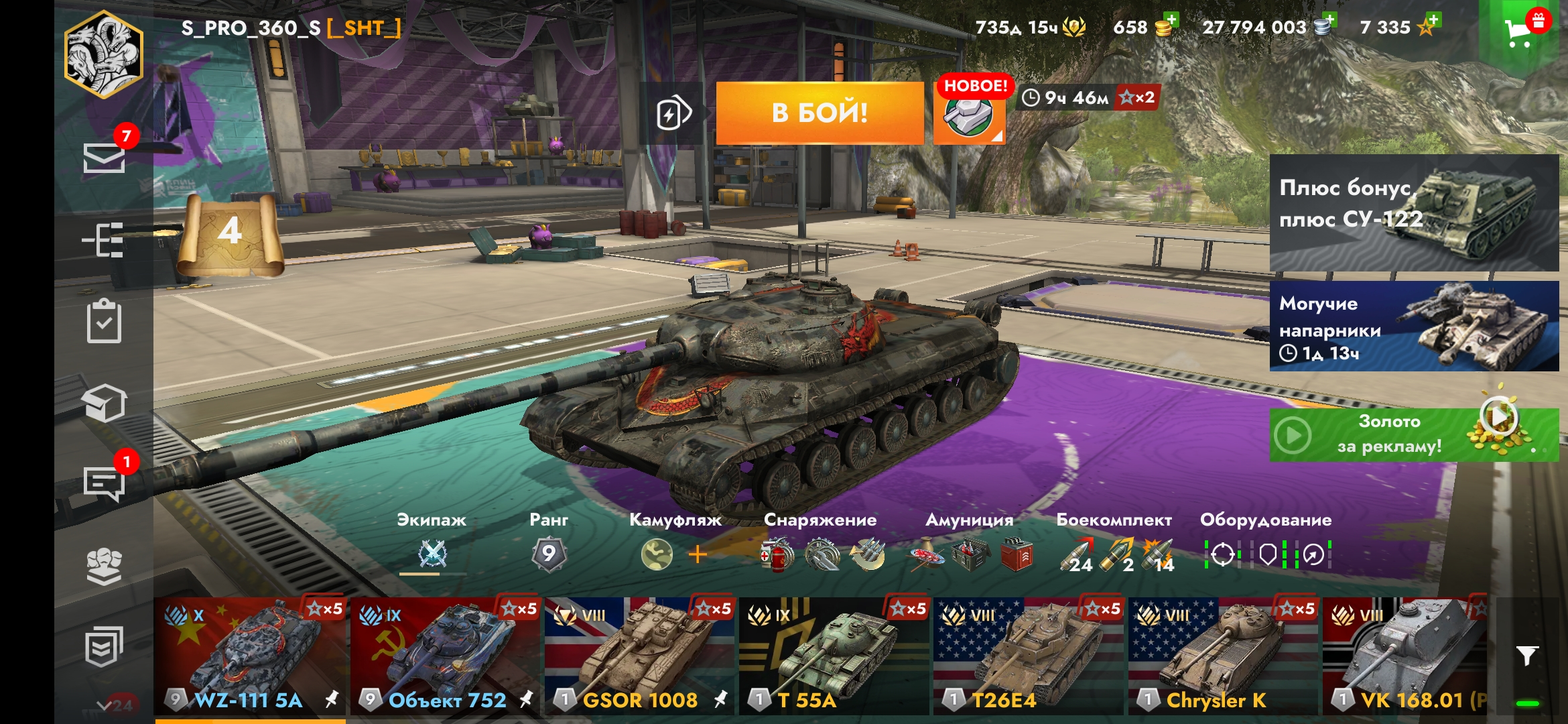Open the map scroll numbered 4

coord(230,235)
